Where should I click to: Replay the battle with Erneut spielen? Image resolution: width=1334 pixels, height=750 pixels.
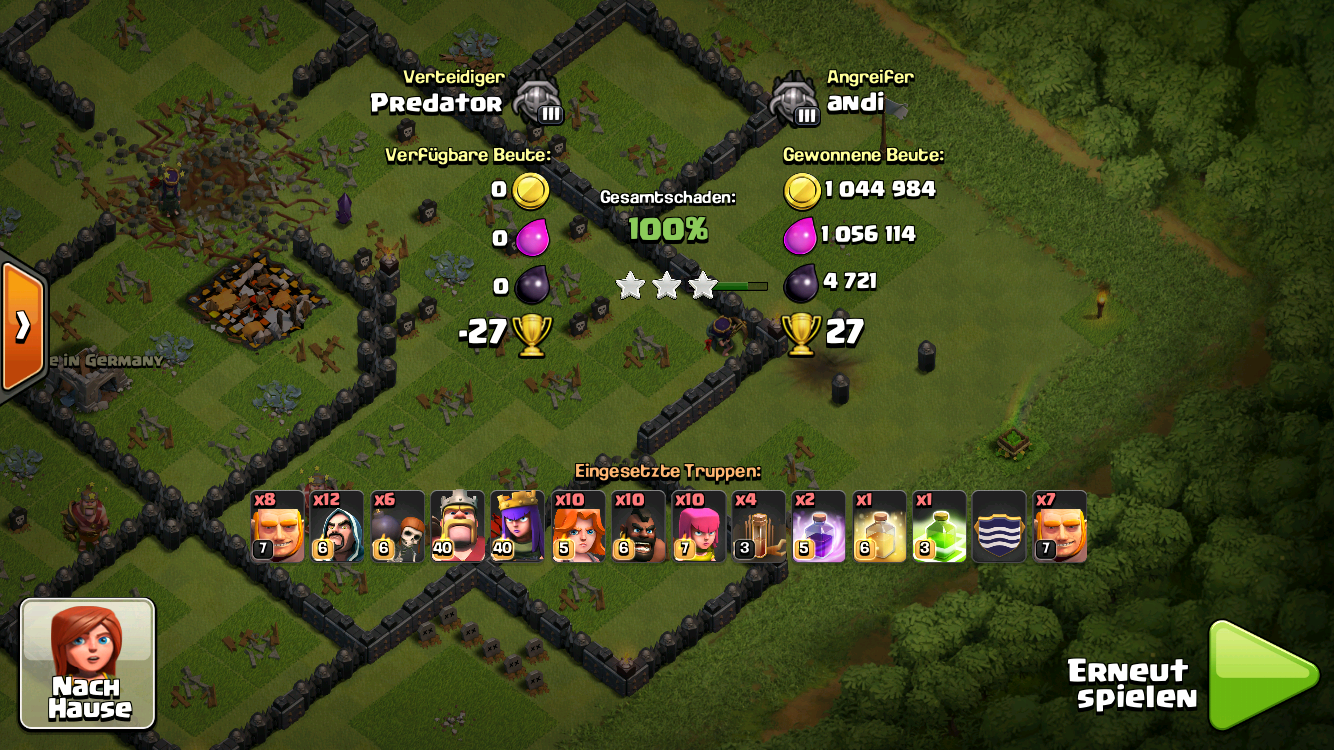tap(1262, 675)
